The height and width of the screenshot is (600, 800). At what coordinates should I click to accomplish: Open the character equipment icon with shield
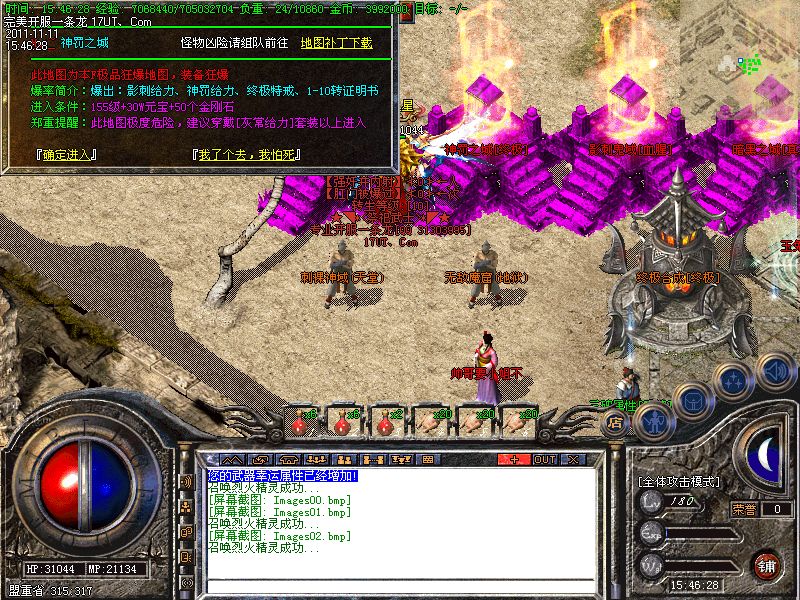click(653, 421)
